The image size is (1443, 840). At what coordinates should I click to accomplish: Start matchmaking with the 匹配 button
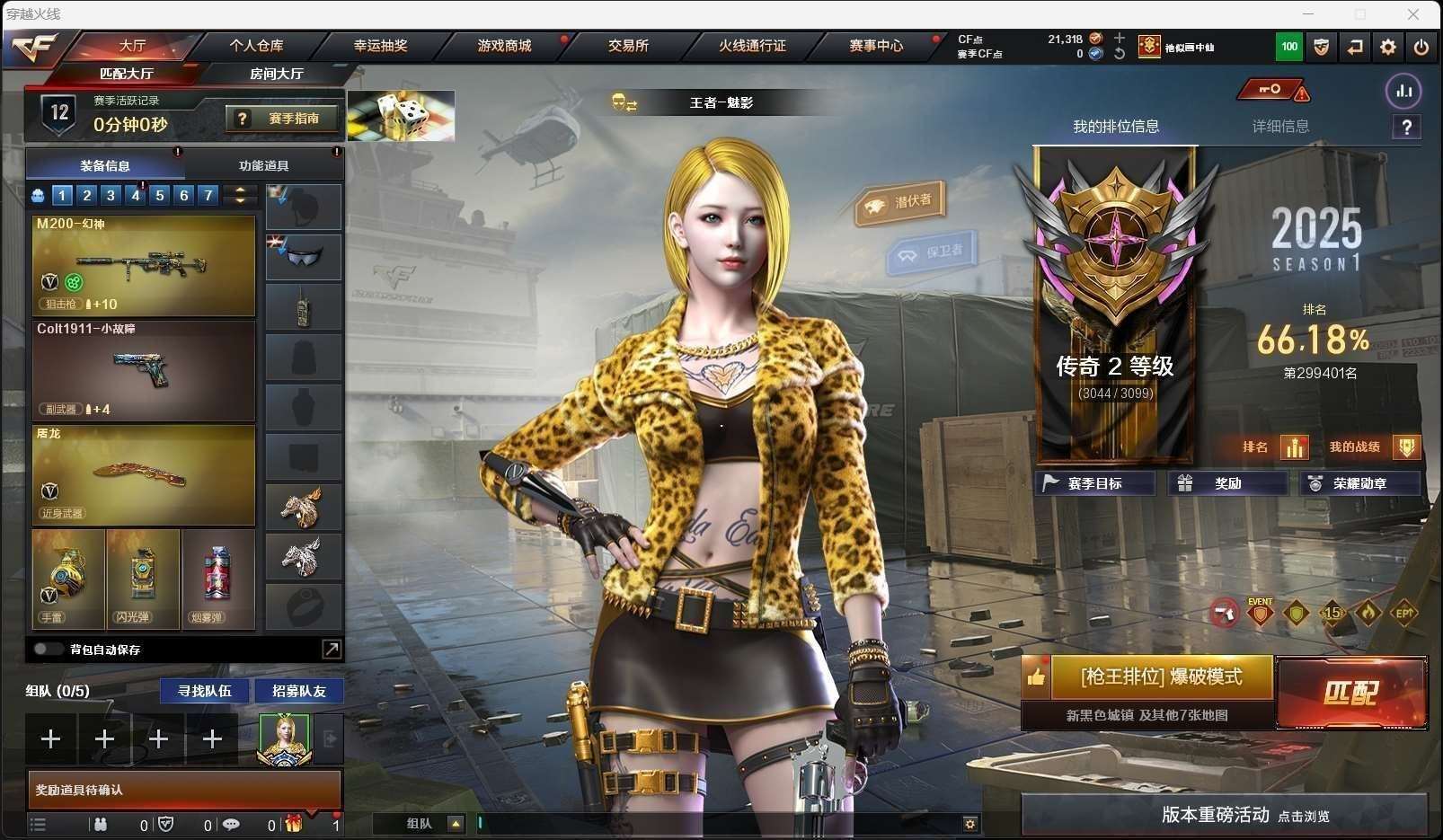tap(1351, 693)
